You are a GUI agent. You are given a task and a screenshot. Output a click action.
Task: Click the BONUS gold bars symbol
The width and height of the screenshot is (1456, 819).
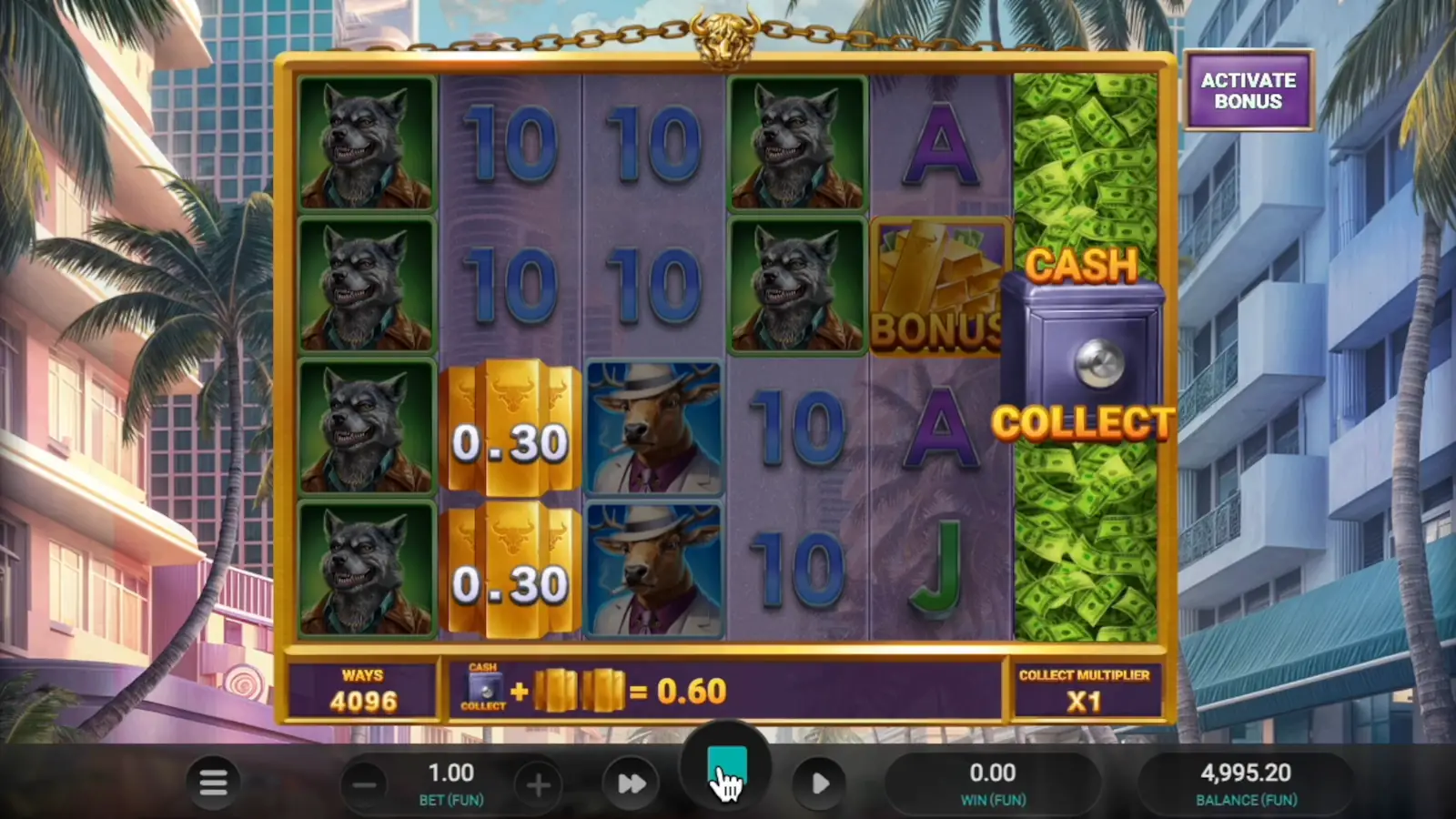(x=939, y=285)
